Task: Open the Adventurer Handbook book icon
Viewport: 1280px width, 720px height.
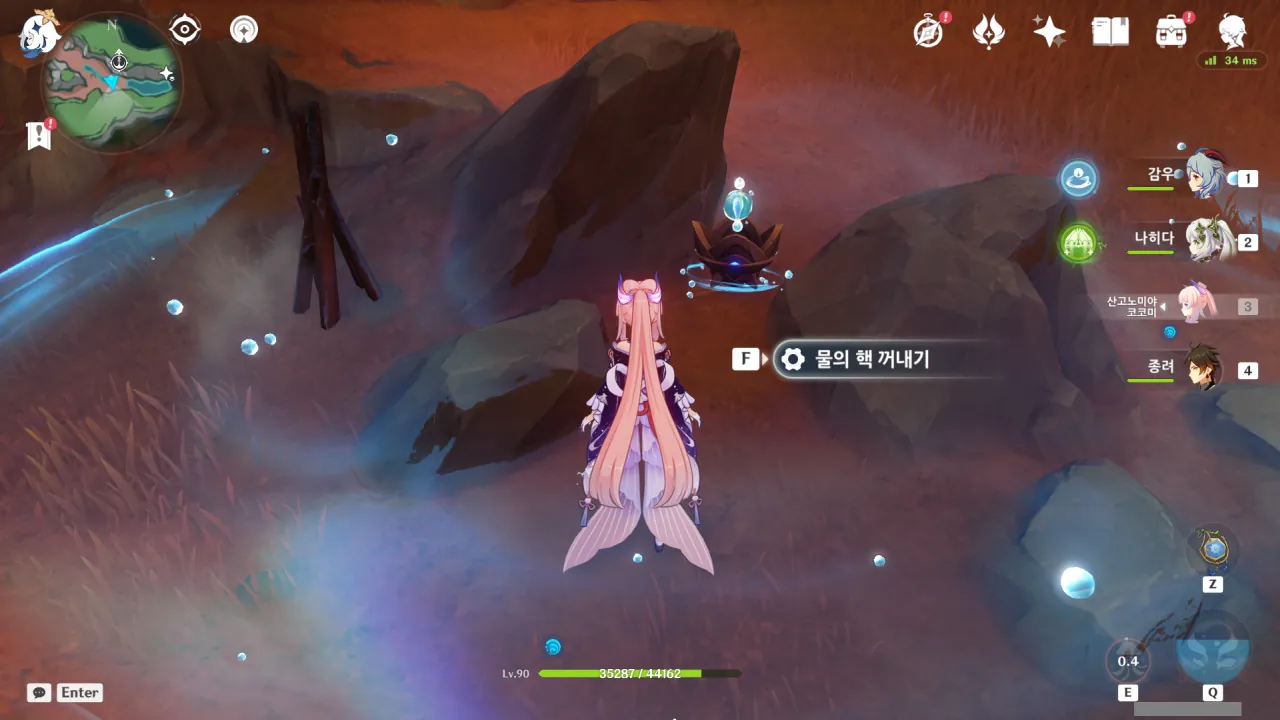Action: (x=1110, y=32)
